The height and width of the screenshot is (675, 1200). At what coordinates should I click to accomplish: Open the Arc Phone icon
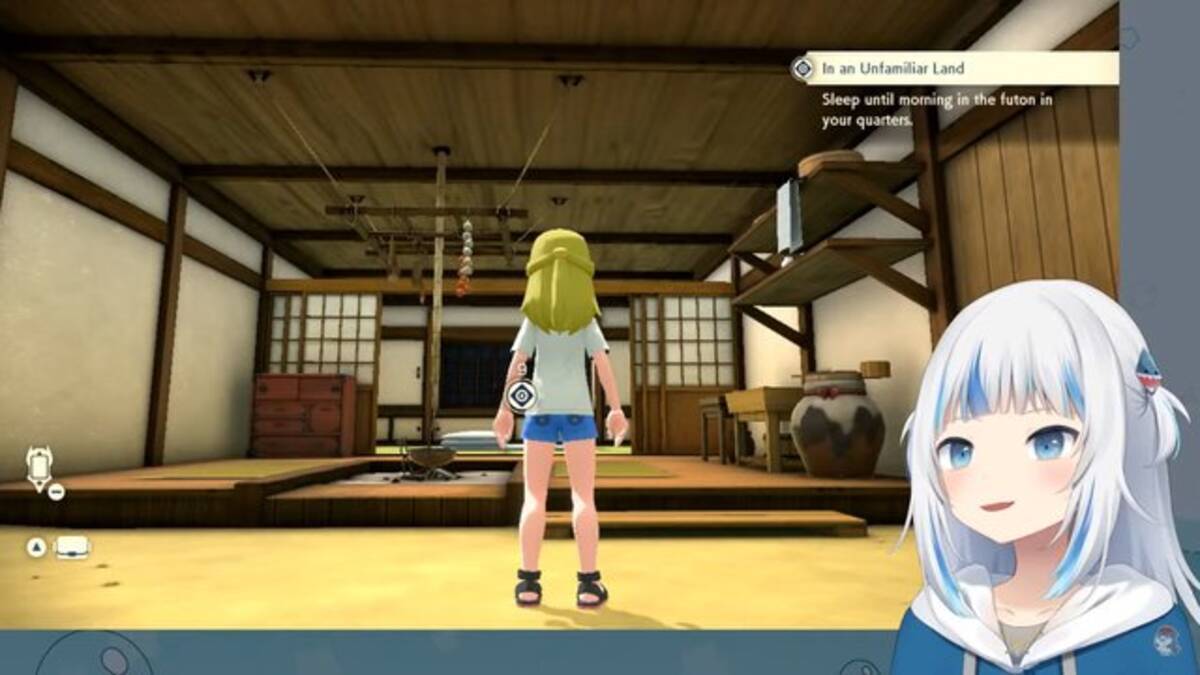tap(40, 467)
